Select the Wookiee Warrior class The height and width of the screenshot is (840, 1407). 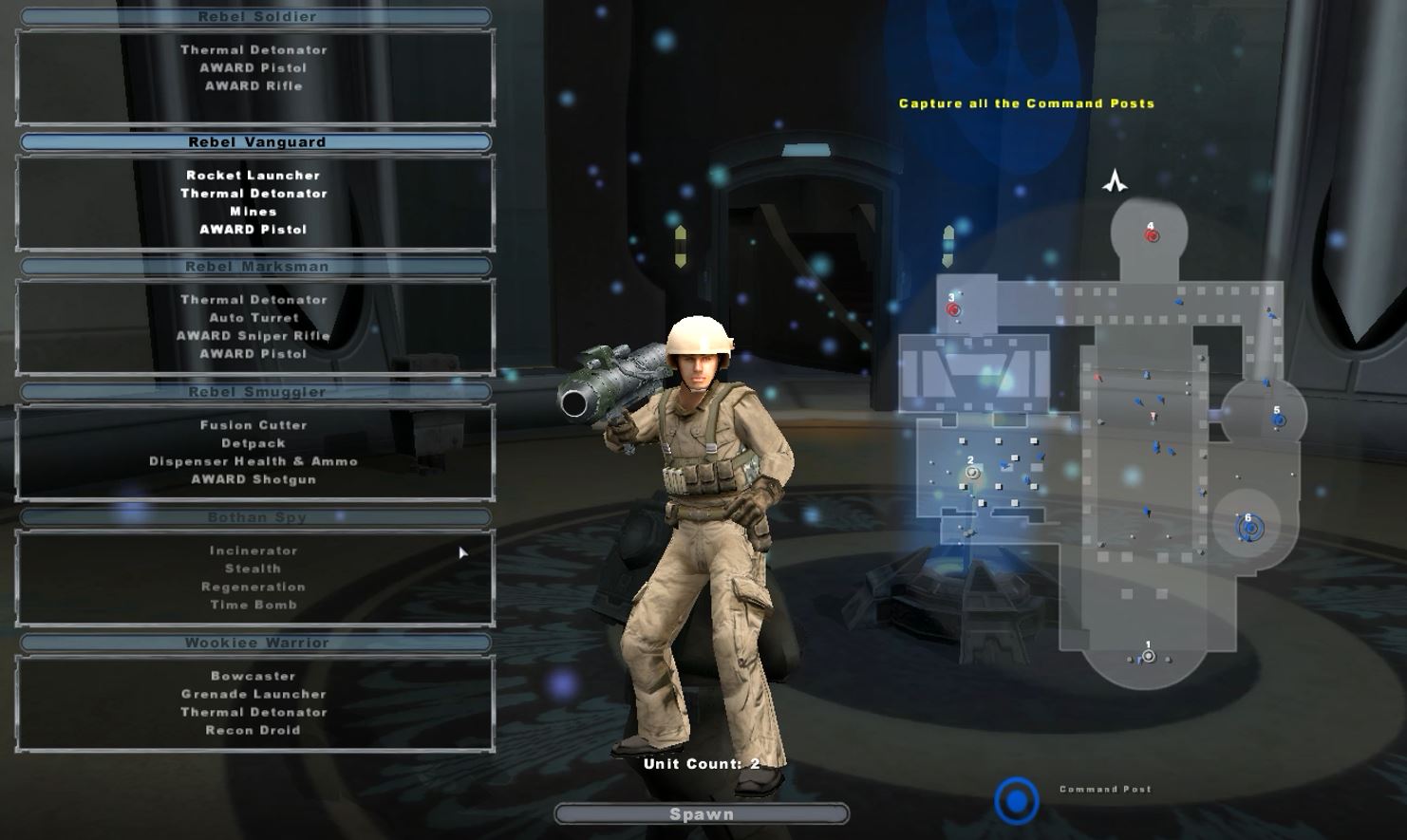click(x=255, y=643)
